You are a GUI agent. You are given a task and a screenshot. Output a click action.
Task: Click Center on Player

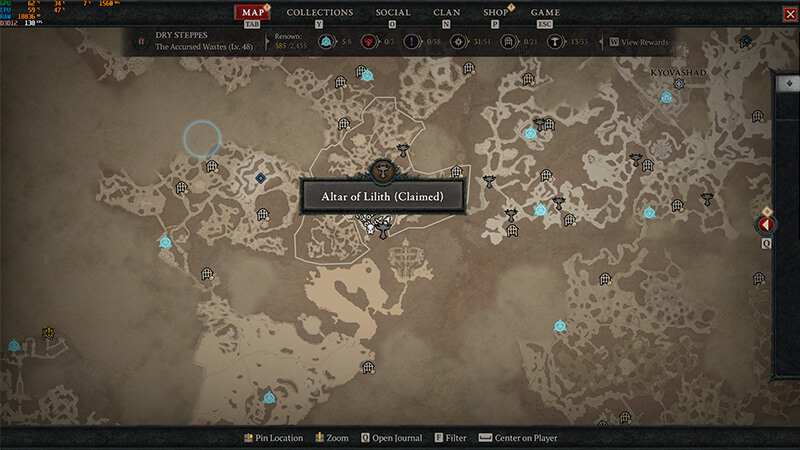(x=517, y=438)
